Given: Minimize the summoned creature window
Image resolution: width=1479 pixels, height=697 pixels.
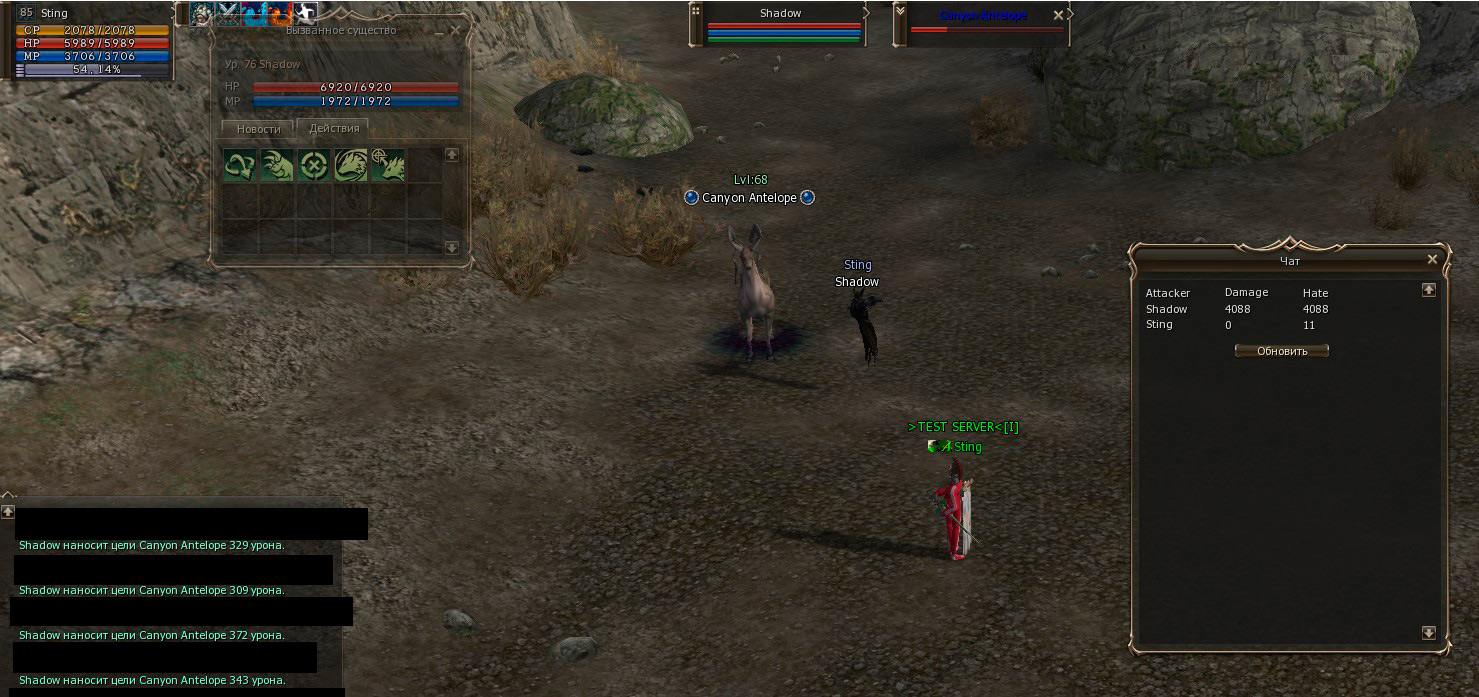Looking at the screenshot, I should [438, 30].
